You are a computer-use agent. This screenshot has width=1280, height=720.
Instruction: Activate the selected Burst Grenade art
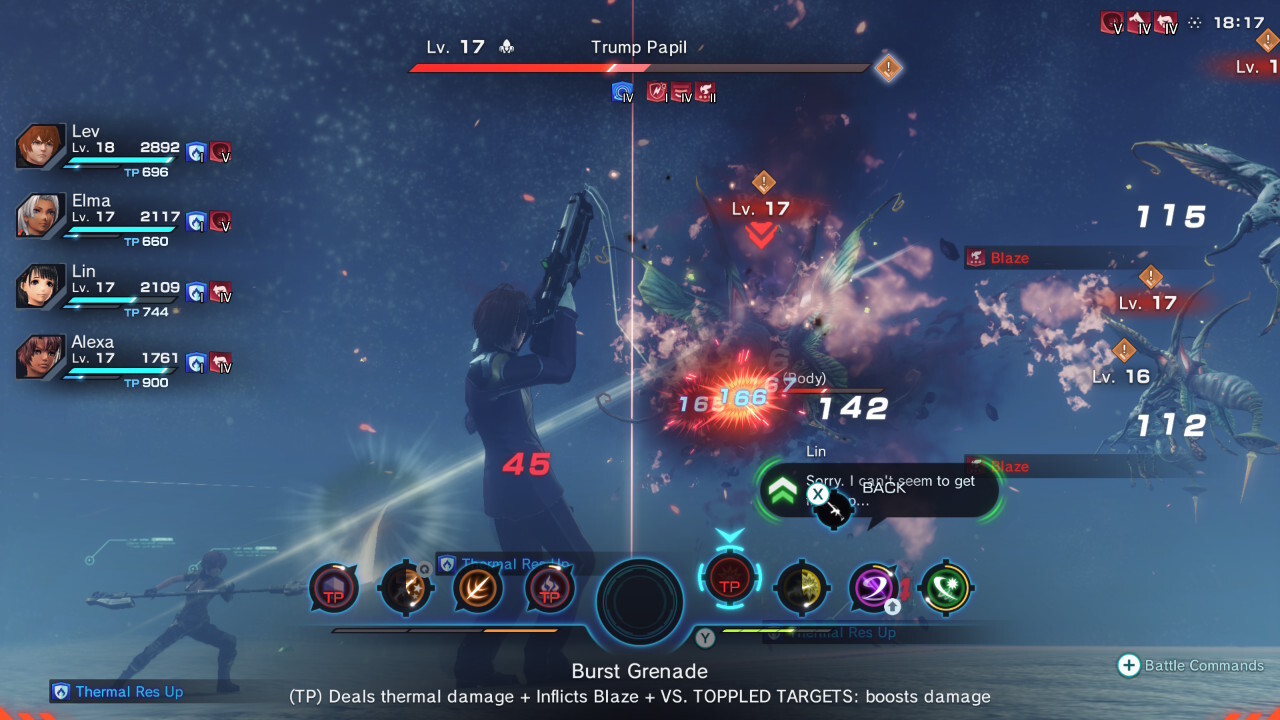pos(730,585)
